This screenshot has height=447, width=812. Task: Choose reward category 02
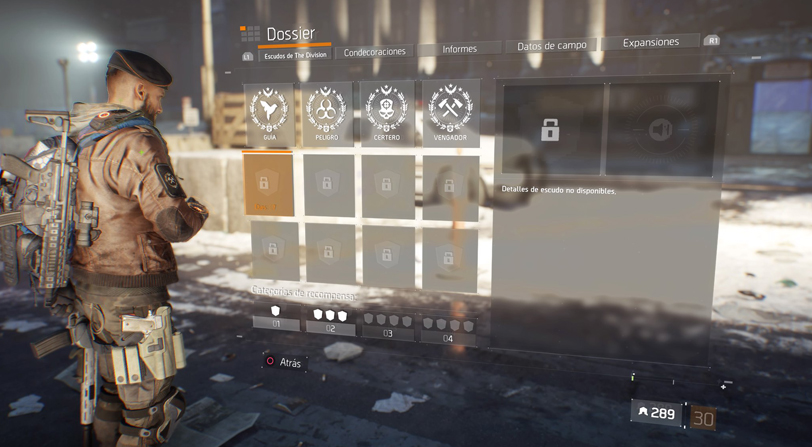pos(330,321)
